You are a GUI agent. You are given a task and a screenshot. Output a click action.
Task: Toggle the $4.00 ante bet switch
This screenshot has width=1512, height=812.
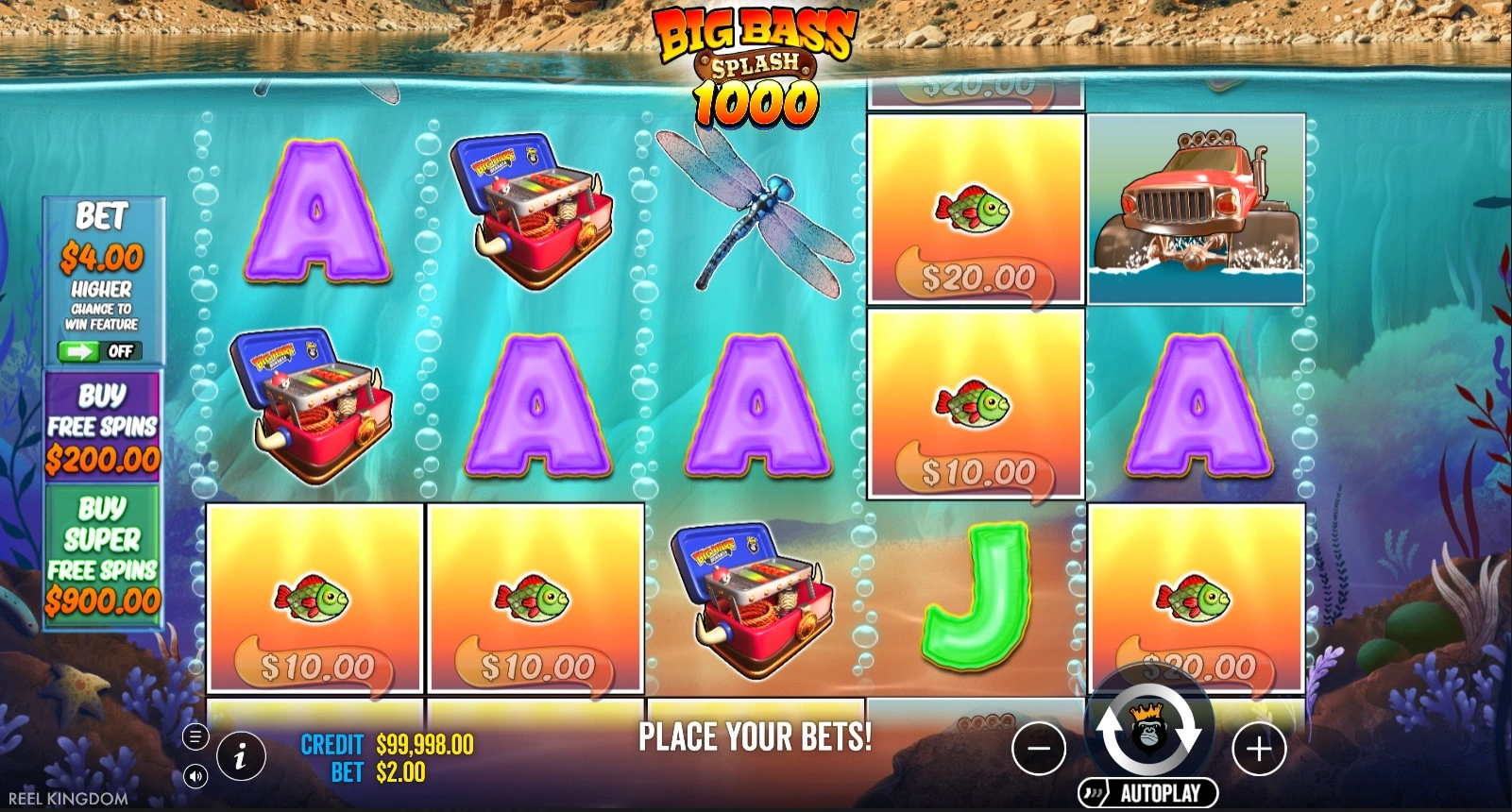99,351
